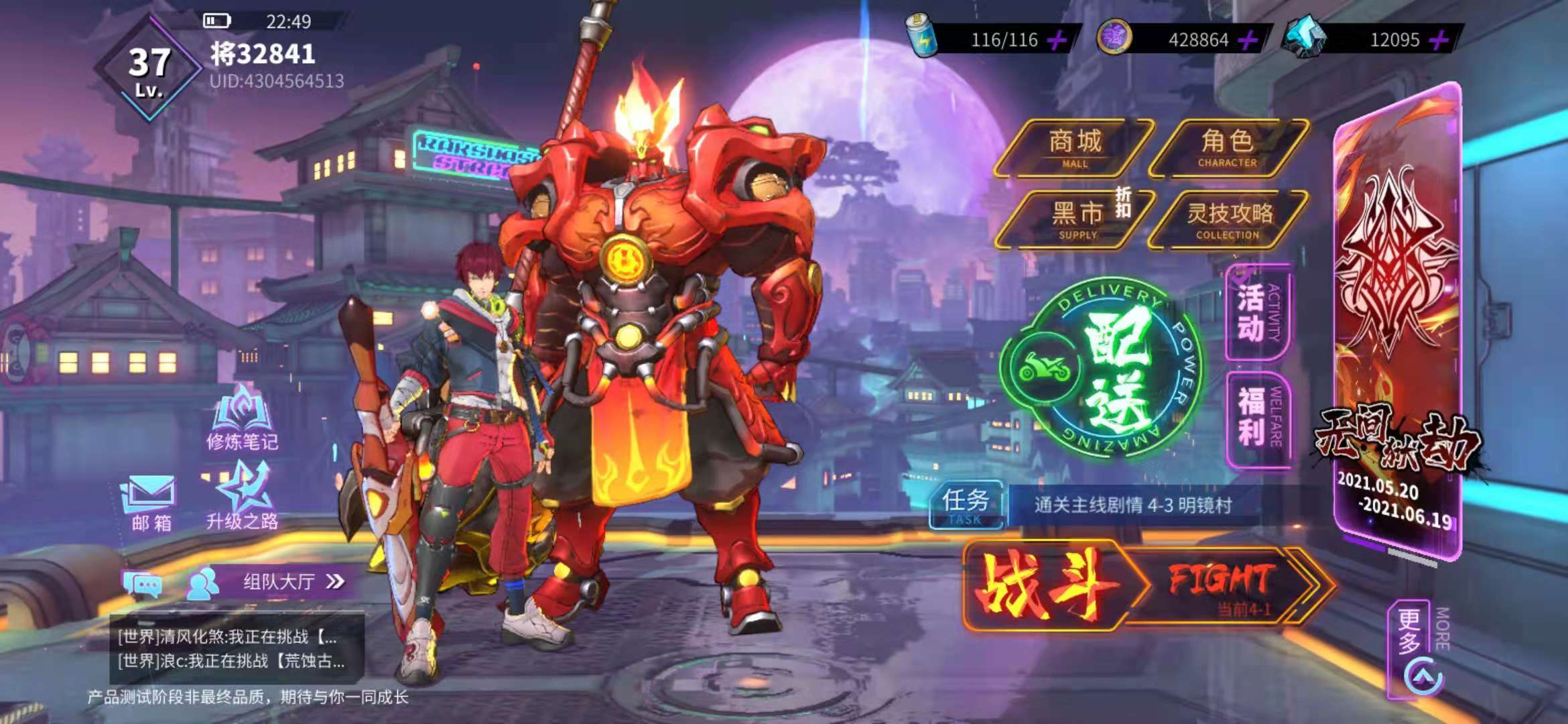Open the 商城 Mall shop
1568x724 pixels.
pyautogui.click(x=1074, y=148)
